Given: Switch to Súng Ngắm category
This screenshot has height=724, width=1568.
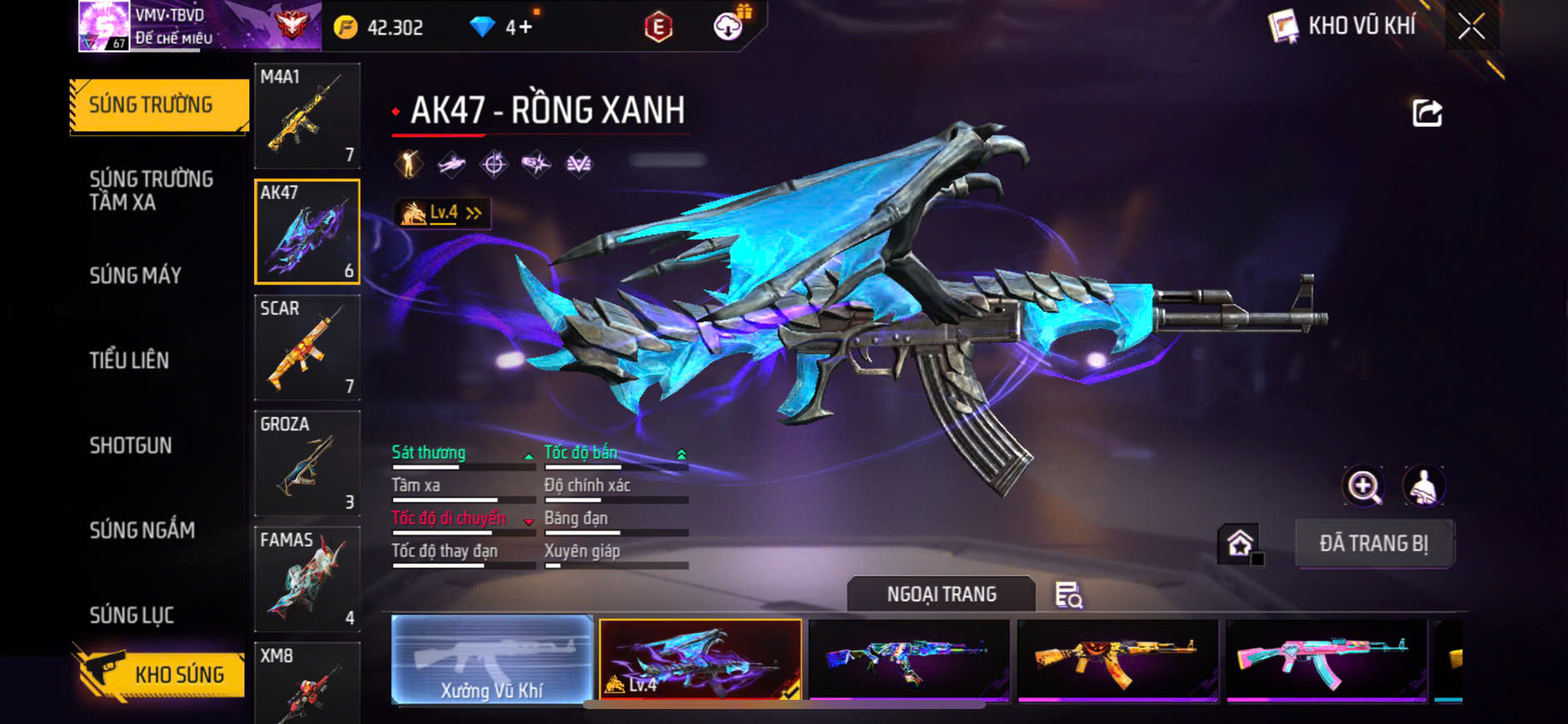Looking at the screenshot, I should click(142, 530).
